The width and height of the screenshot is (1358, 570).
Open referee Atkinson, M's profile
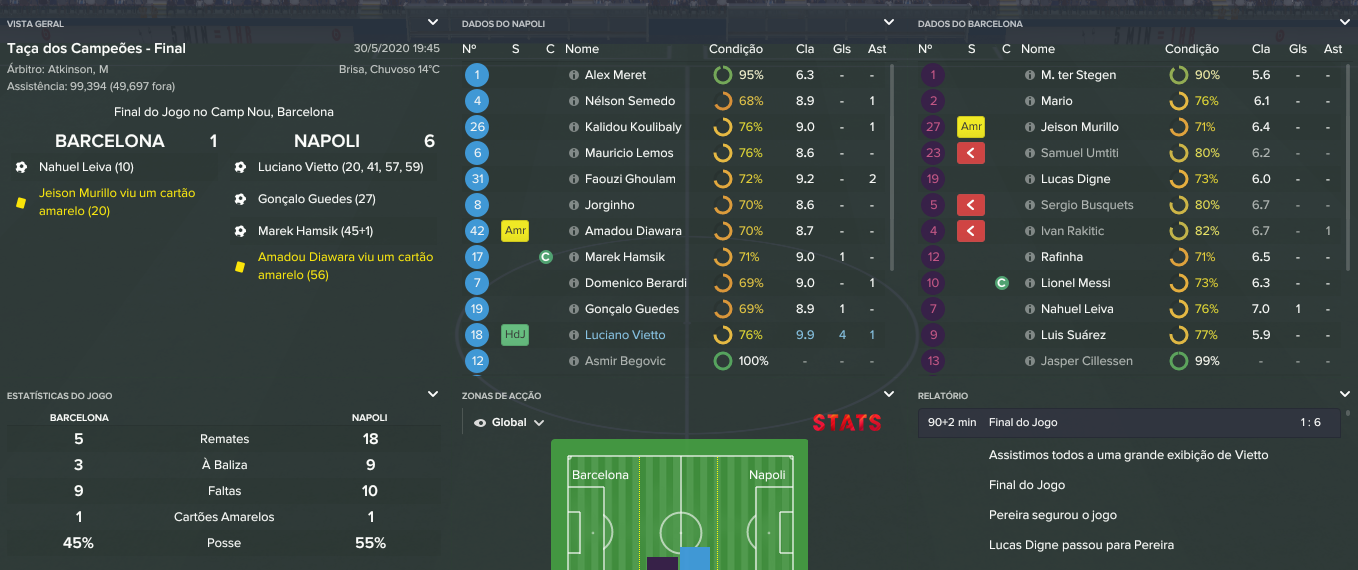coord(78,69)
